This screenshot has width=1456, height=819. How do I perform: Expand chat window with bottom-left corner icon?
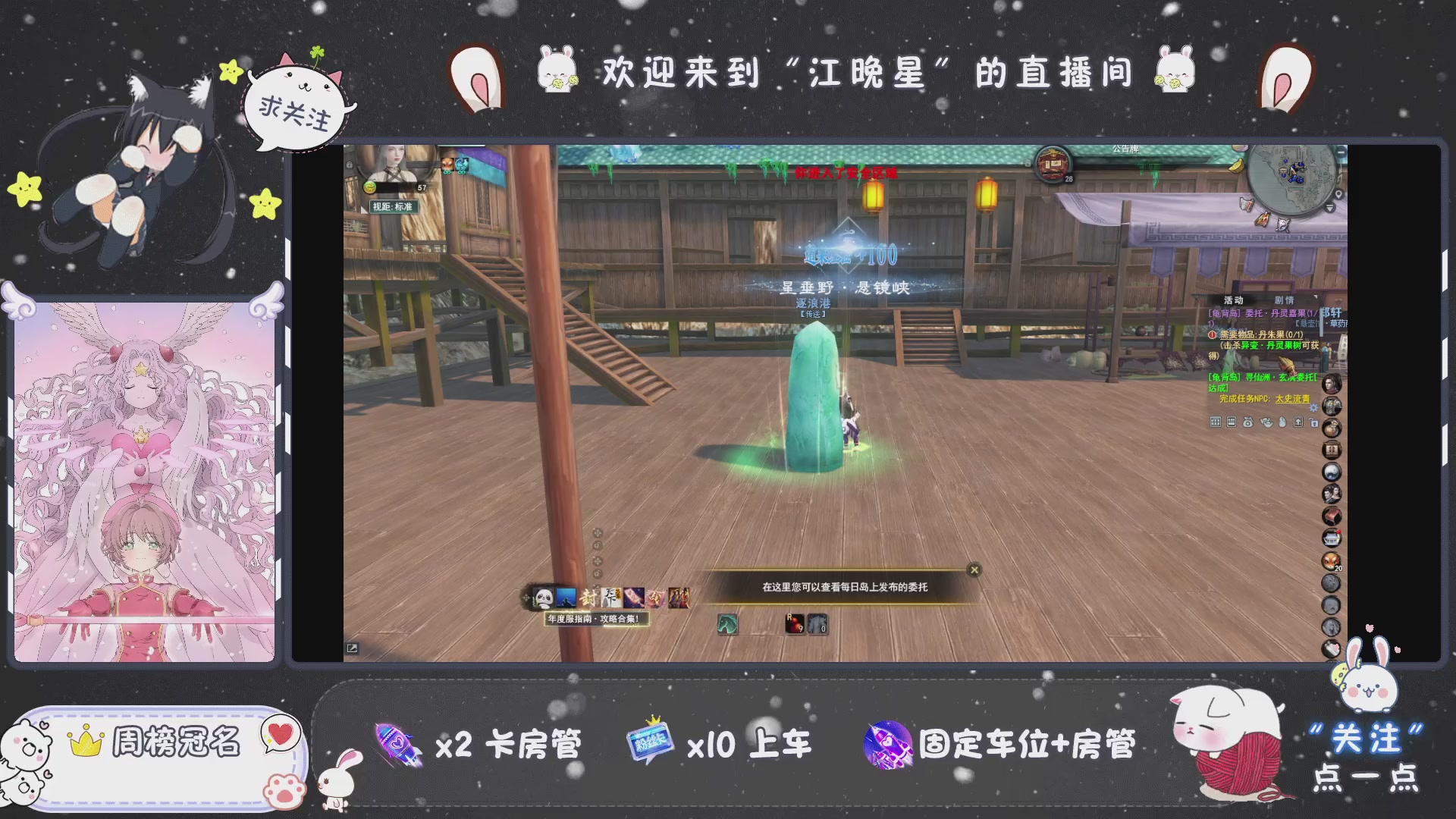click(353, 648)
